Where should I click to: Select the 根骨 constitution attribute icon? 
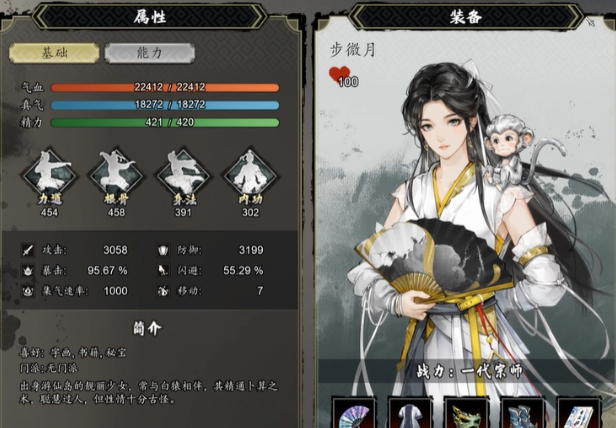click(x=115, y=175)
